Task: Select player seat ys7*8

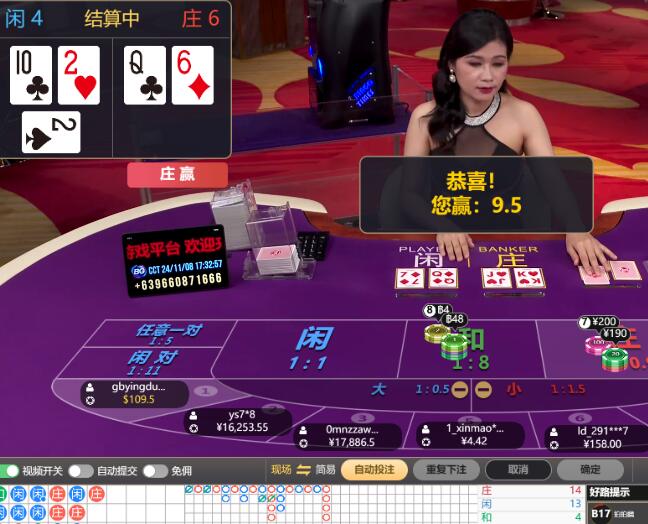Action: tap(240, 421)
